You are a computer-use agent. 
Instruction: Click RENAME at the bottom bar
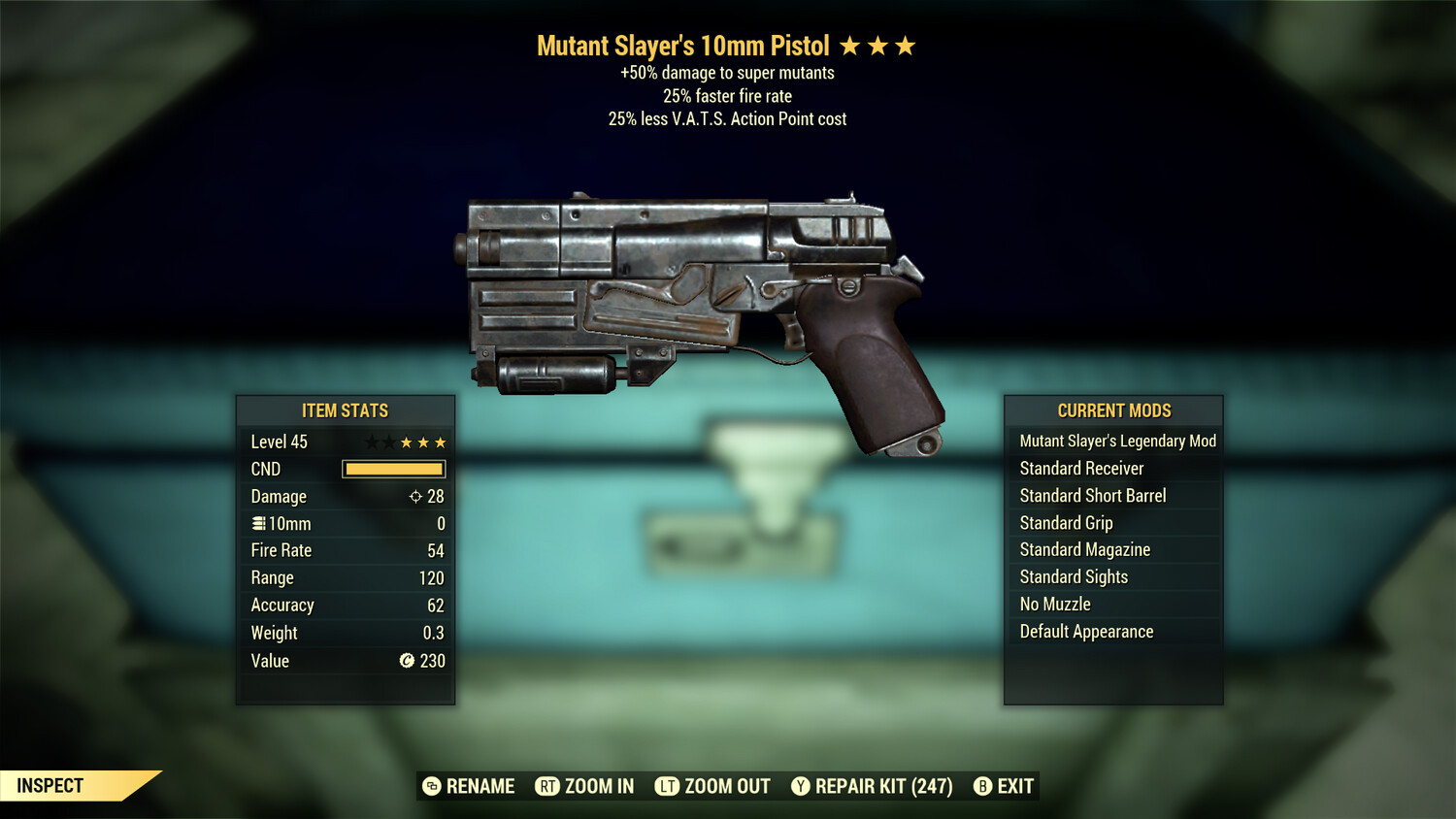(x=480, y=786)
